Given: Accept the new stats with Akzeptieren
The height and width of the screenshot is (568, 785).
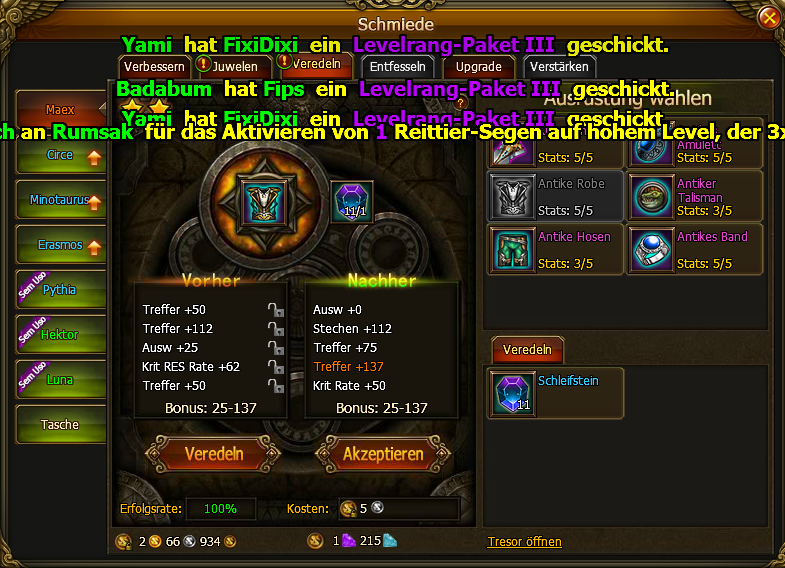Looking at the screenshot, I should [x=383, y=454].
